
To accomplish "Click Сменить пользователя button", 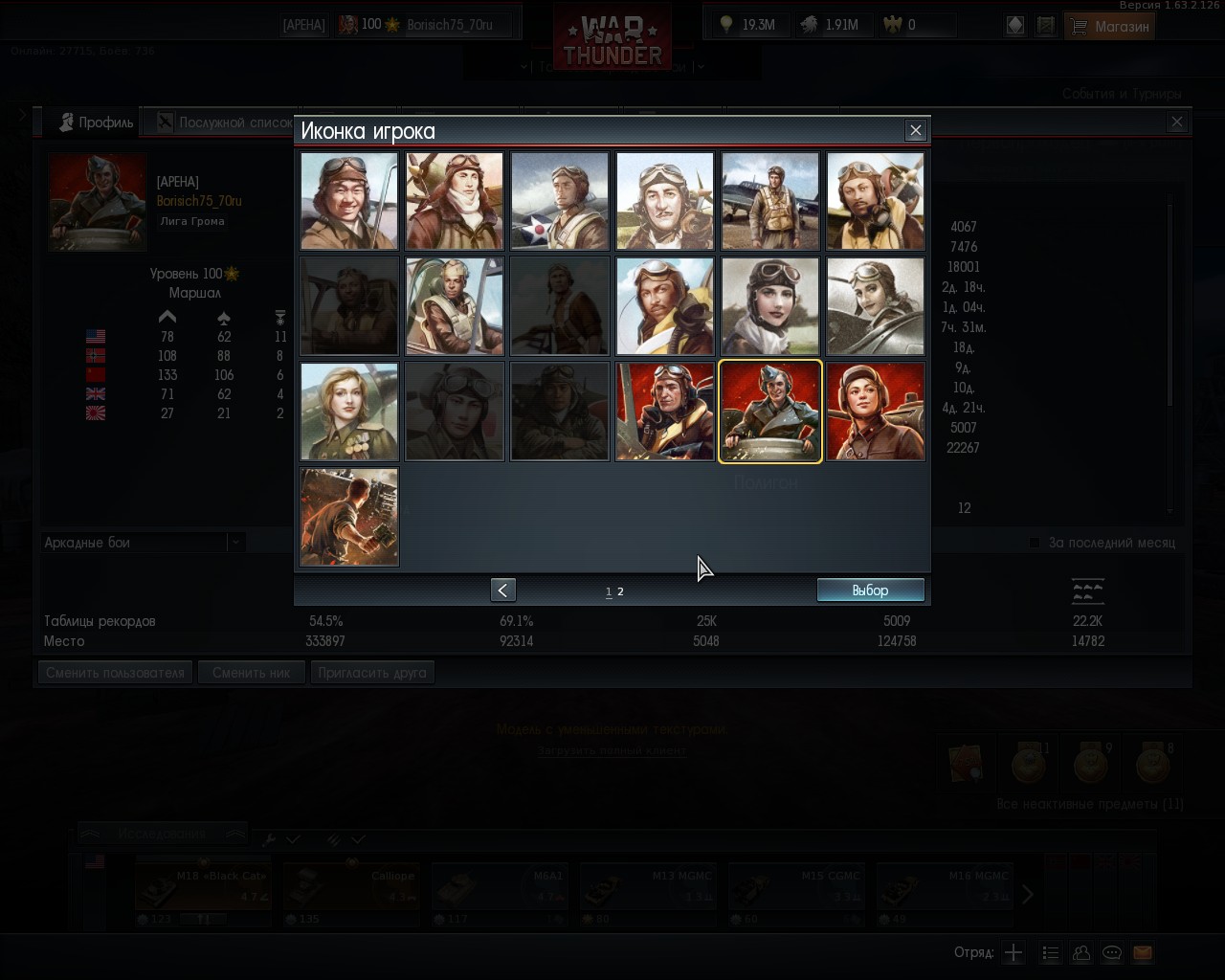I will [115, 672].
